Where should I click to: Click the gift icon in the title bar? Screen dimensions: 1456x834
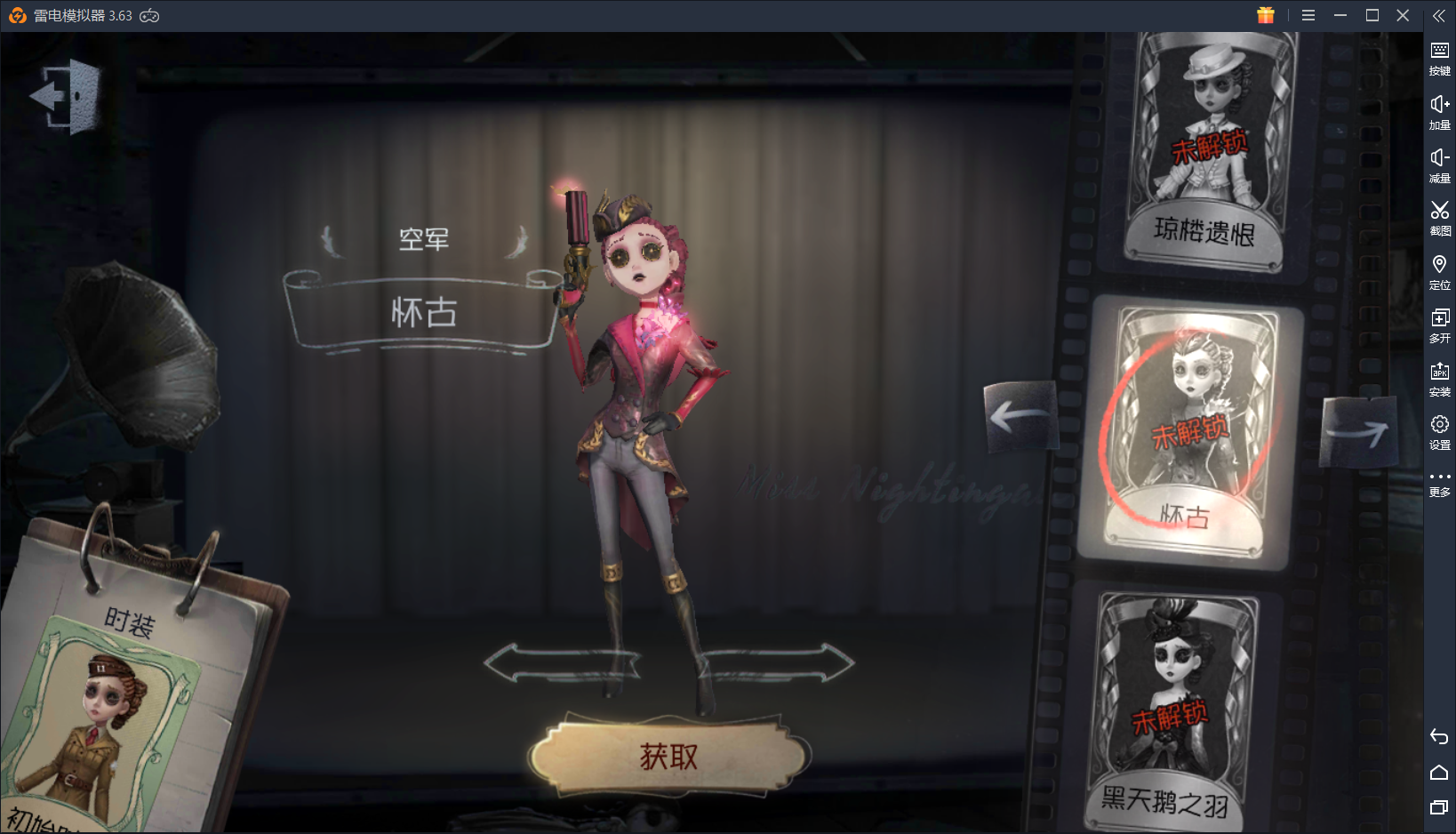(1266, 15)
